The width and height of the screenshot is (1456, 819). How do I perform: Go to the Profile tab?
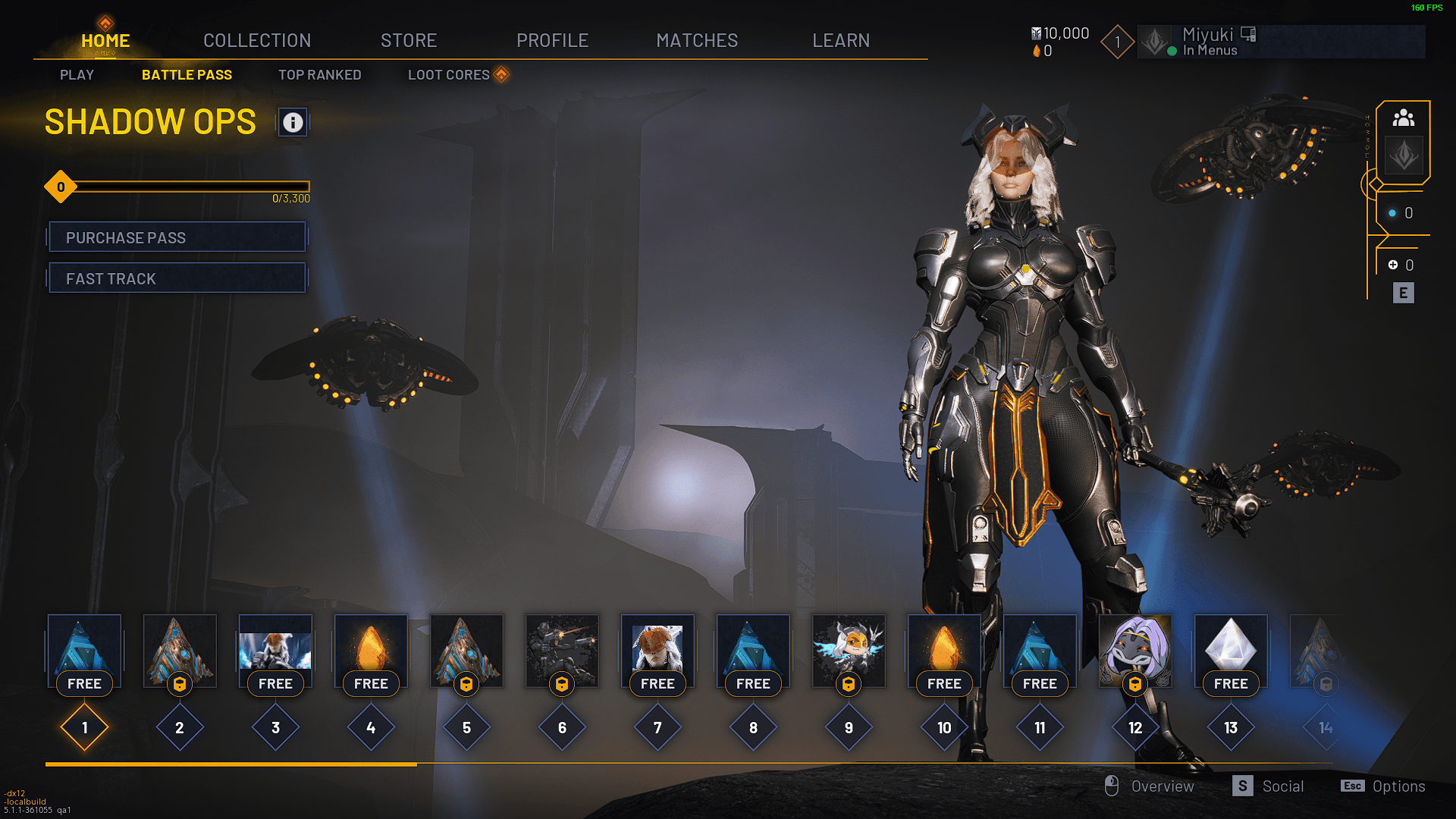coord(552,40)
